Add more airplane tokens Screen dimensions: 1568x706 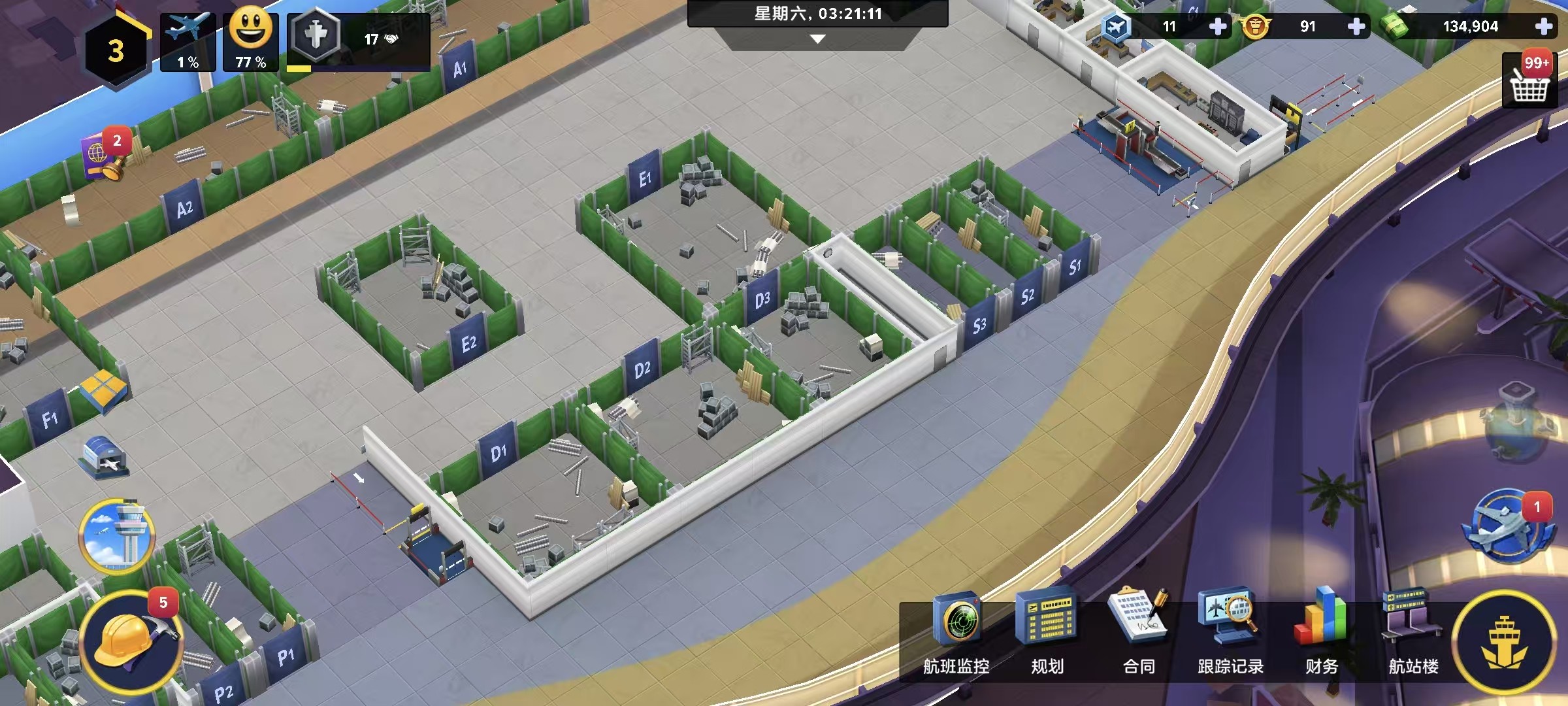pyautogui.click(x=1218, y=27)
